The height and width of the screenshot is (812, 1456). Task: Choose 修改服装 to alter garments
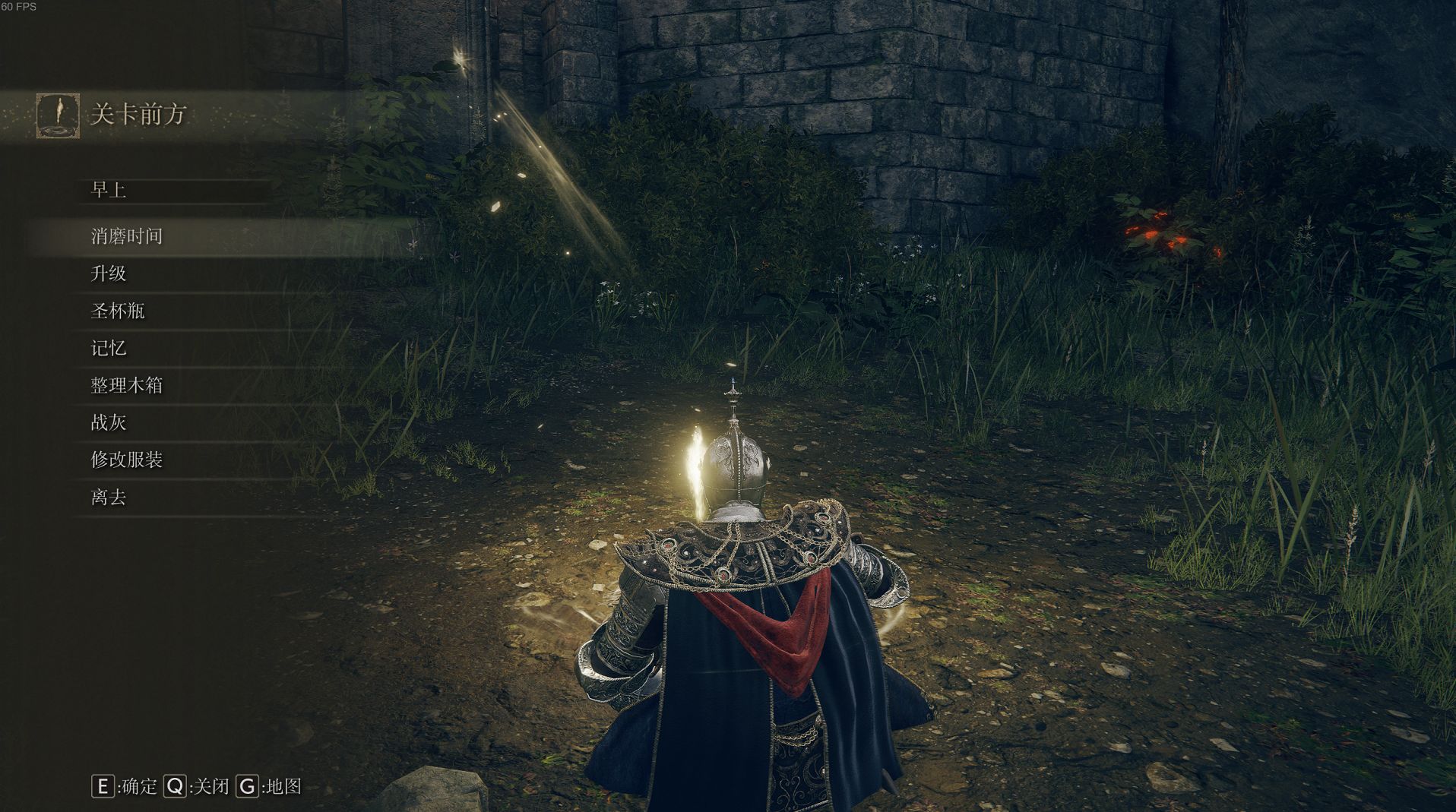[127, 460]
